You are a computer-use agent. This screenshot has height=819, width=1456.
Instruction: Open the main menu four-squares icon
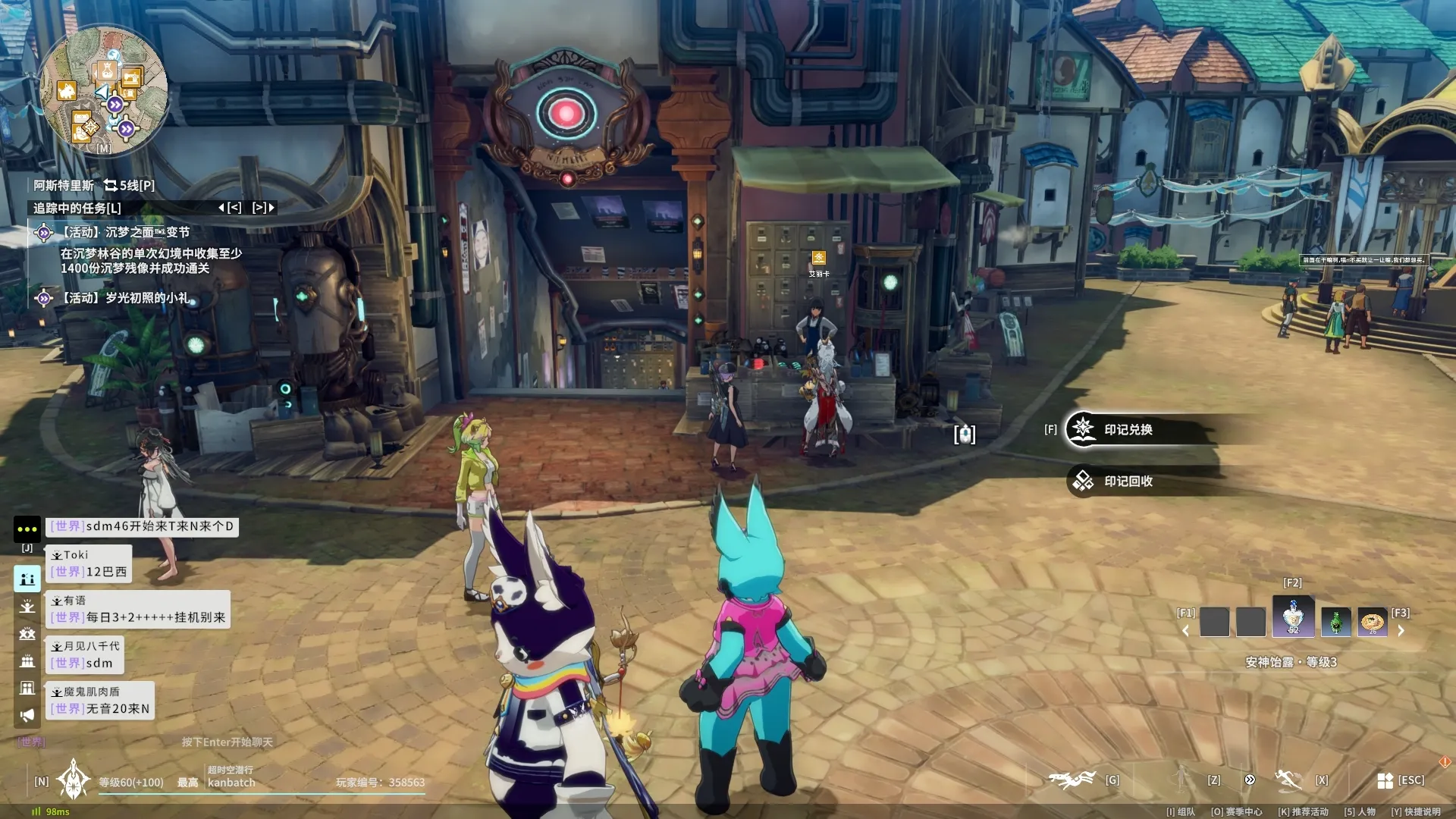[x=1385, y=780]
